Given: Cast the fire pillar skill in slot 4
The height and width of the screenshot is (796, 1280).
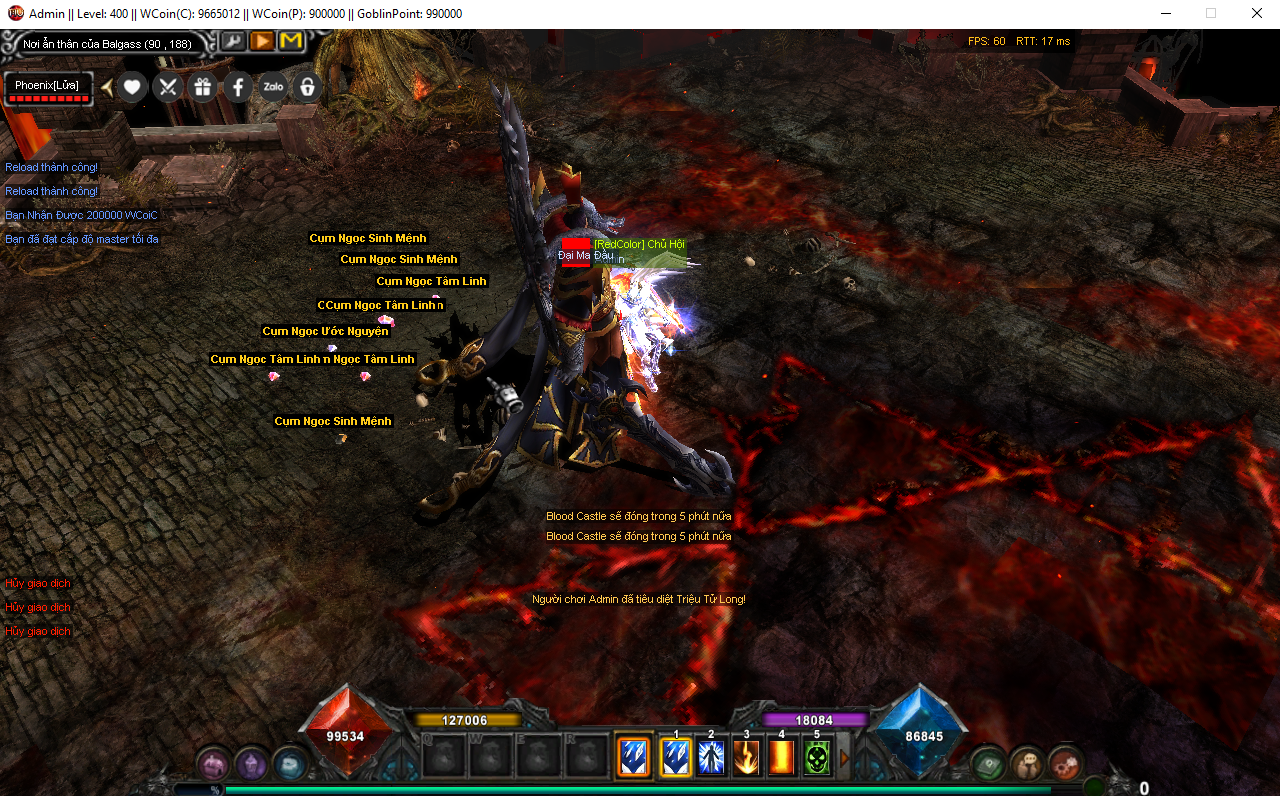Looking at the screenshot, I should pos(781,757).
